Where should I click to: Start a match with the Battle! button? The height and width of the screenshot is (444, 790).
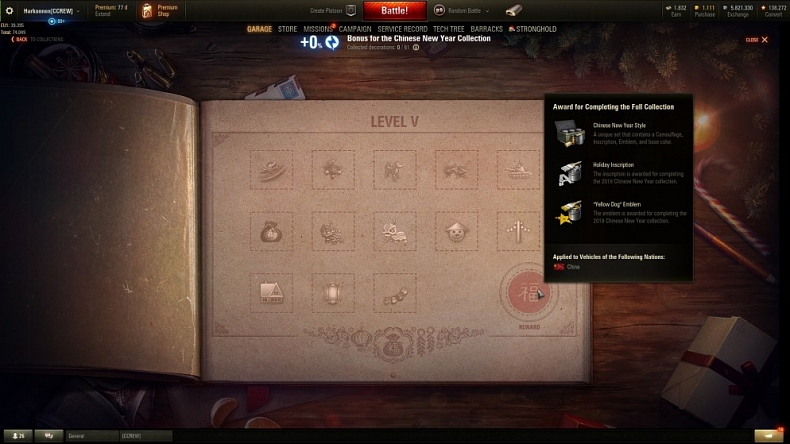pyautogui.click(x=394, y=9)
